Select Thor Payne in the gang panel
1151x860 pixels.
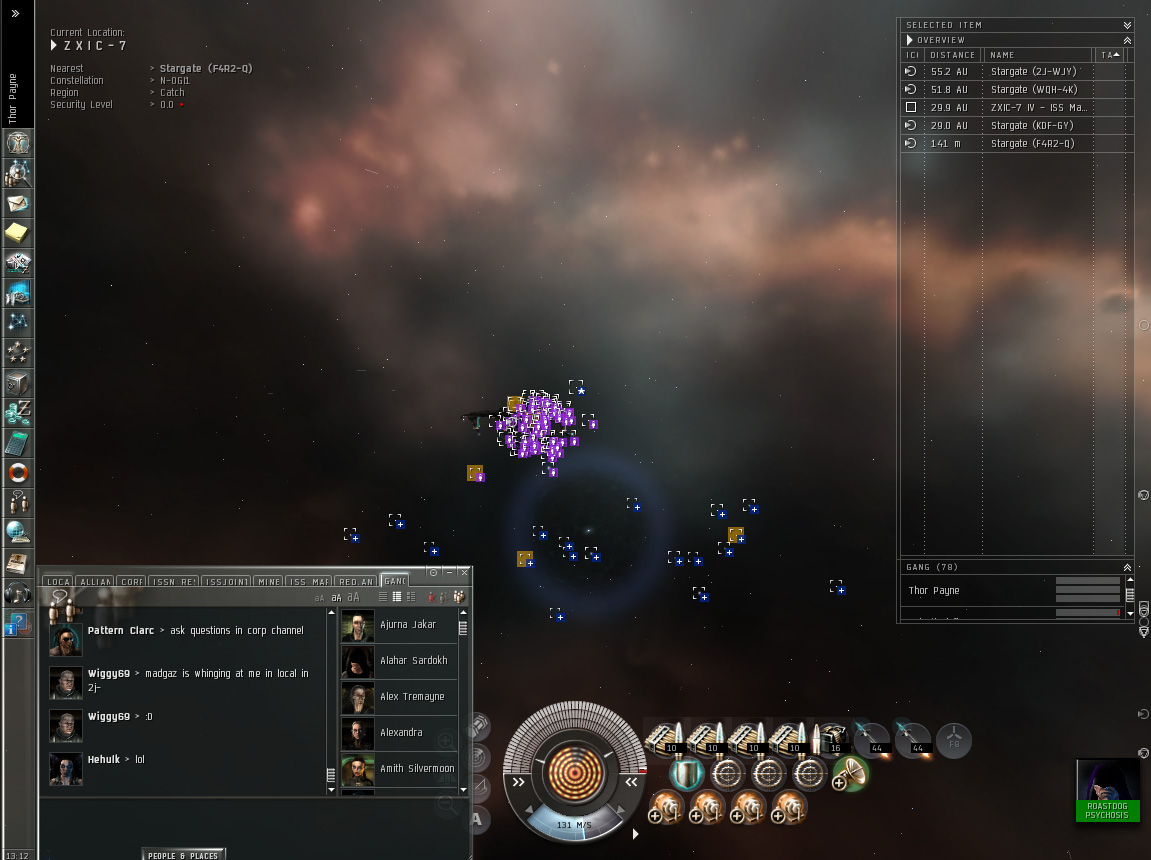(x=934, y=591)
